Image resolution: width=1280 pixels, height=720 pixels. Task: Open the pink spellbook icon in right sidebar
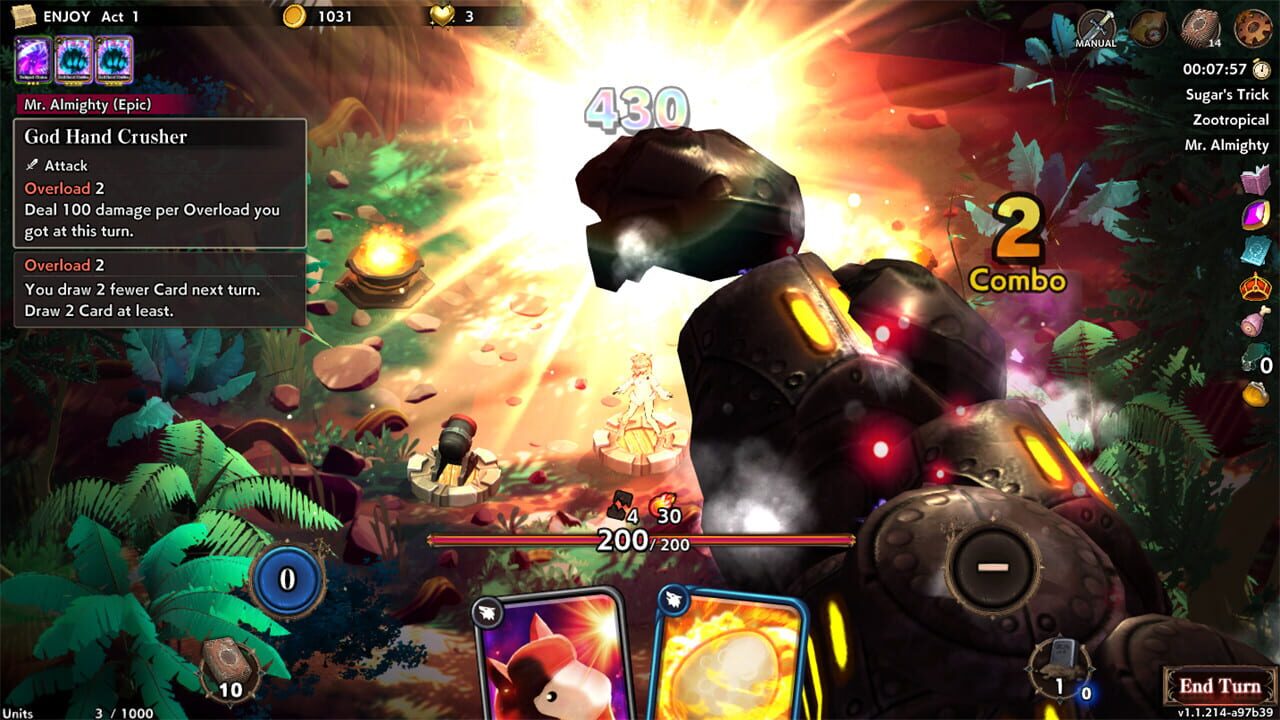click(x=1254, y=178)
